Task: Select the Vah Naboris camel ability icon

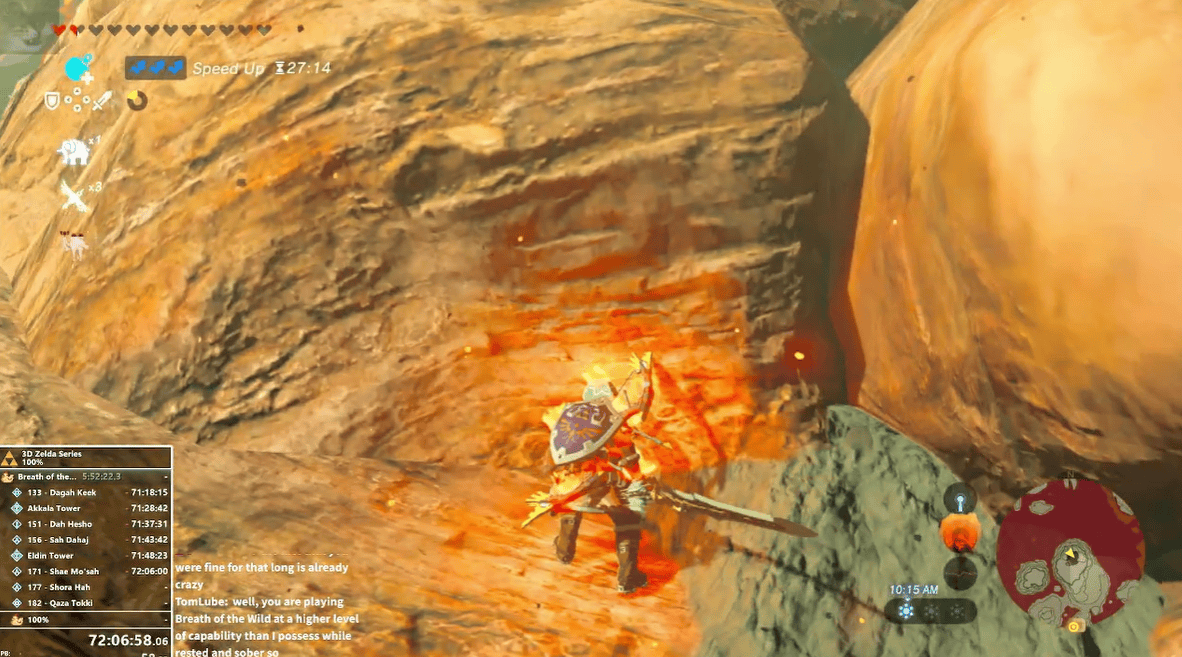Action: (x=76, y=243)
